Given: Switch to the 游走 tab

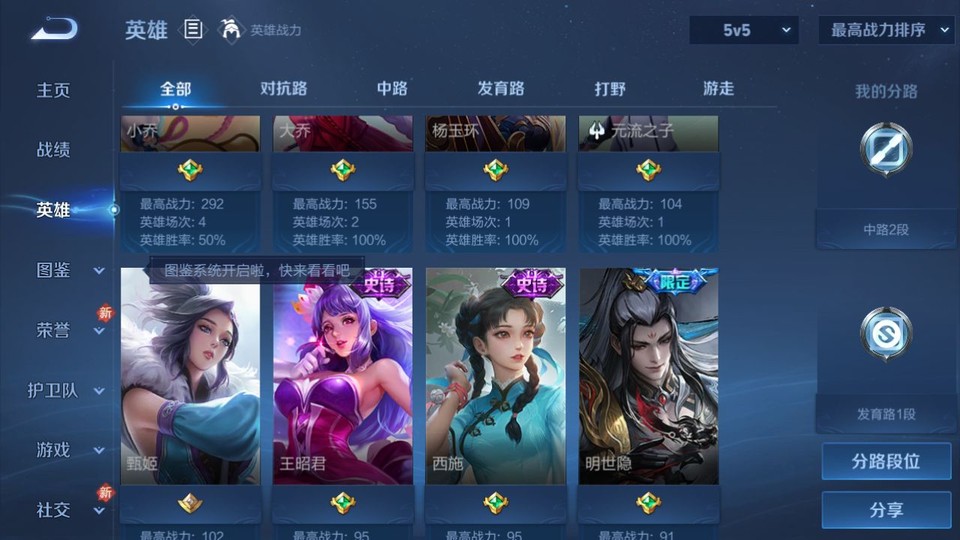Looking at the screenshot, I should 718,89.
